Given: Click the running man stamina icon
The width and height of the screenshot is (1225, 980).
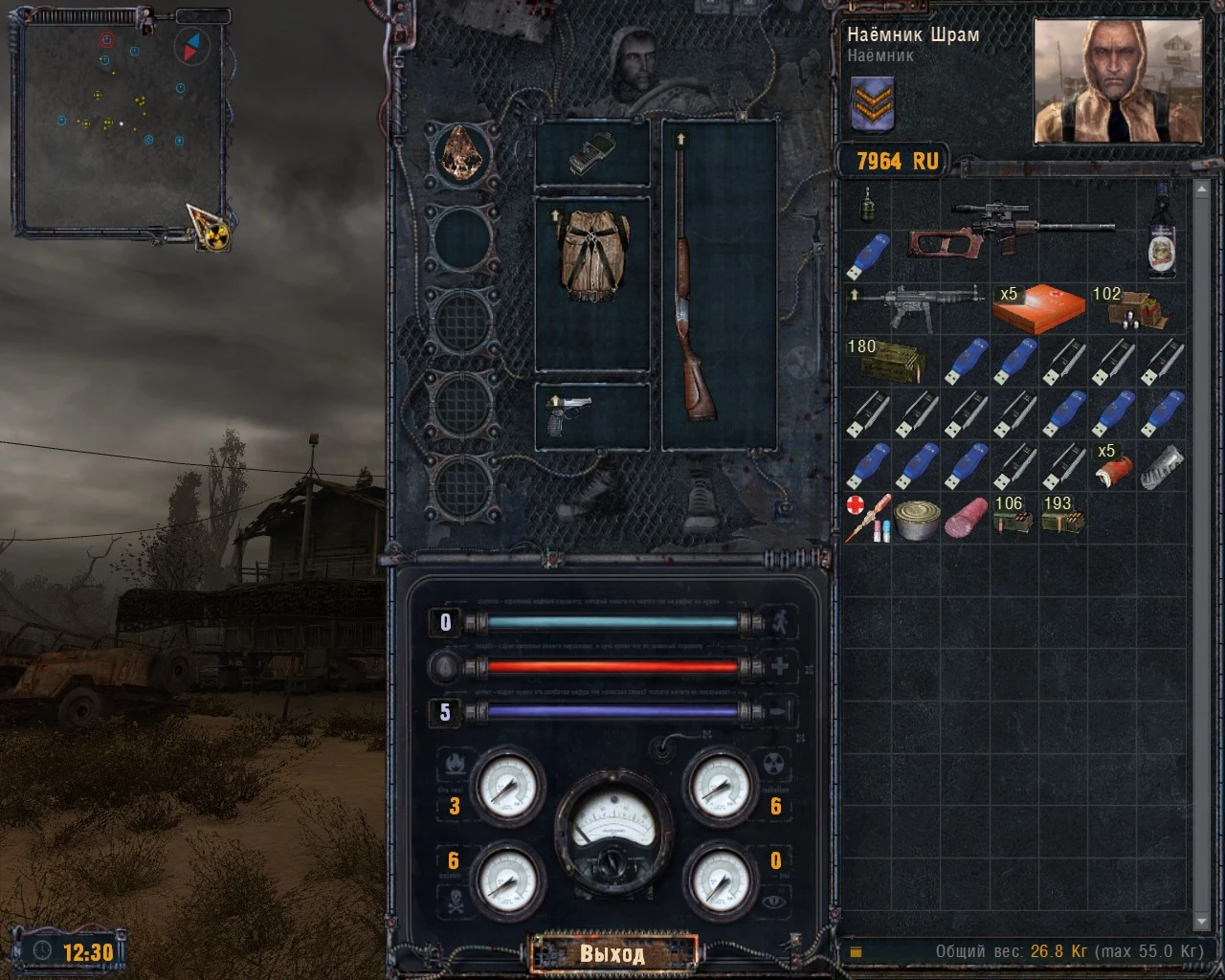Looking at the screenshot, I should point(783,621).
